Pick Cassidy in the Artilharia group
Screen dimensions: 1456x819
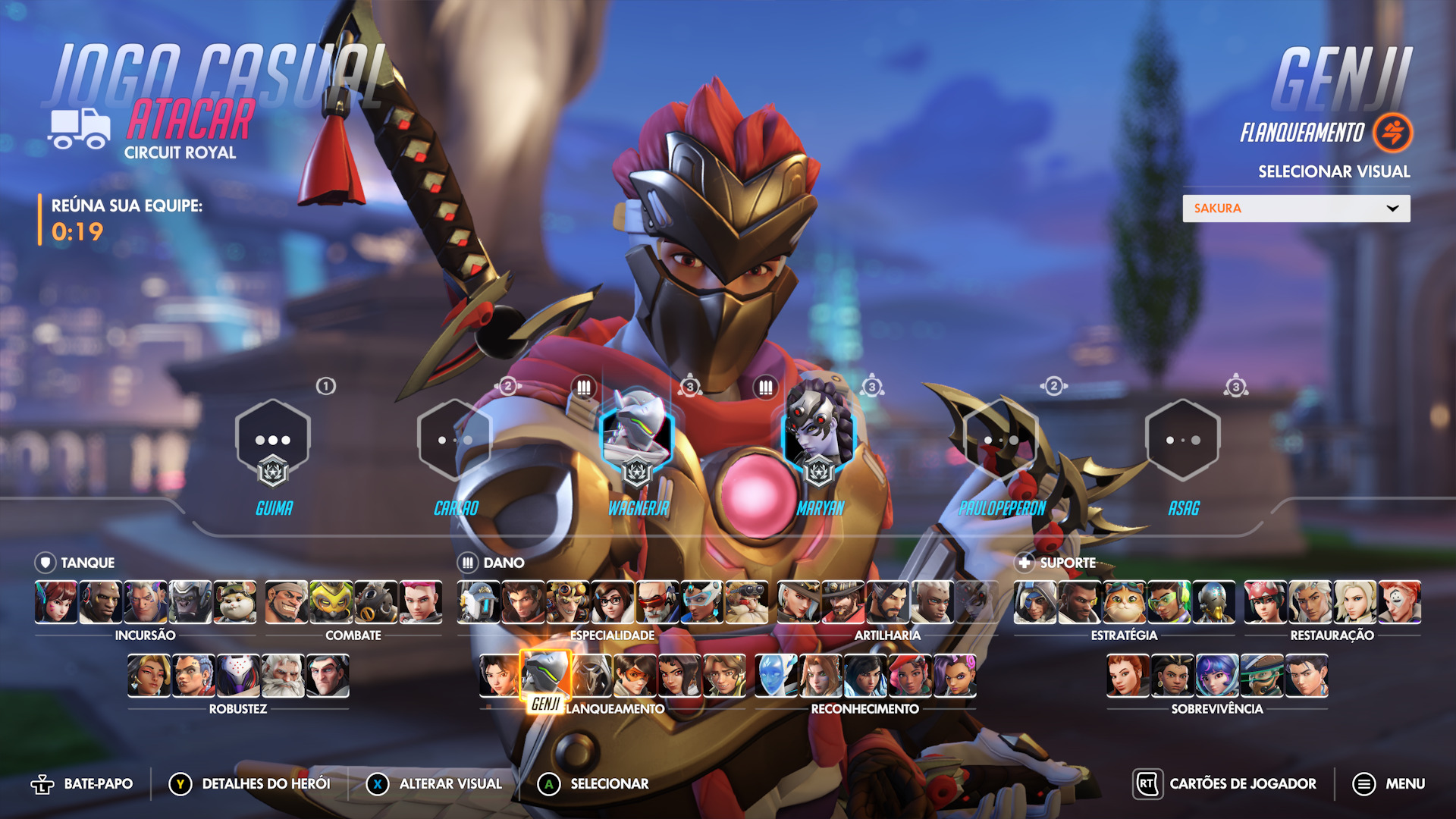843,602
